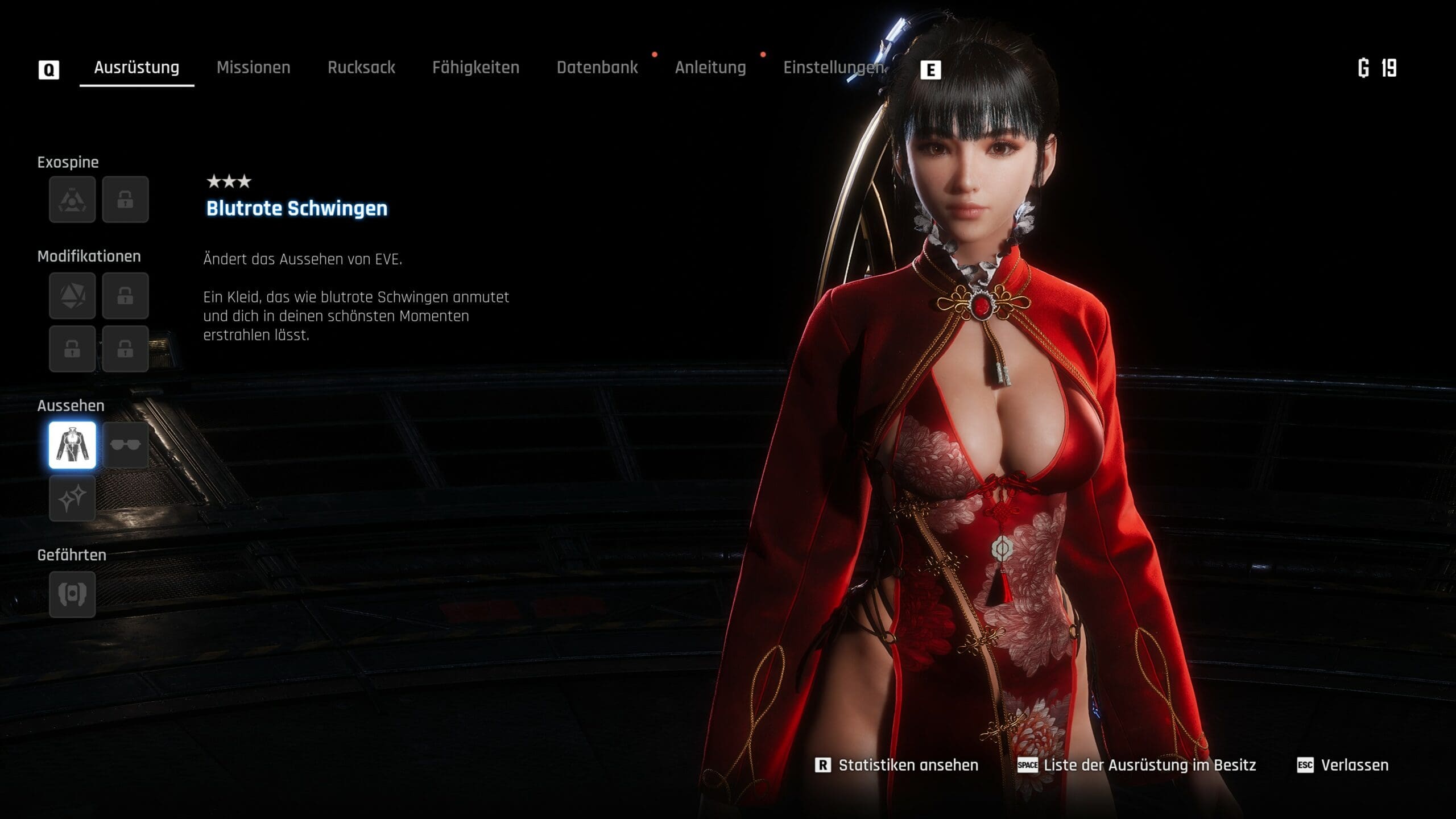
Task: Open the Anleitung tab
Action: 710,68
